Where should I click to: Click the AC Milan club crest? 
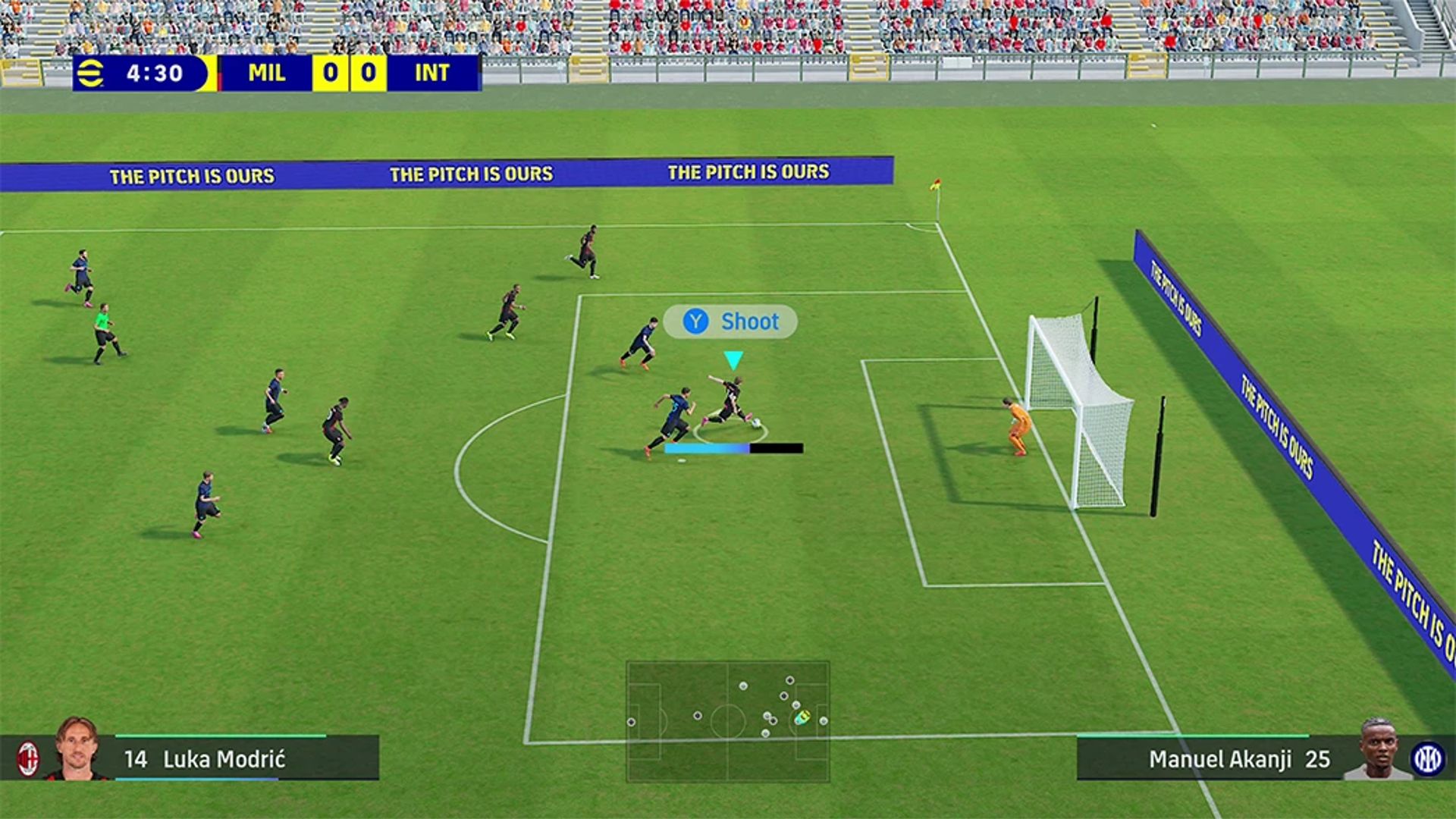(28, 758)
